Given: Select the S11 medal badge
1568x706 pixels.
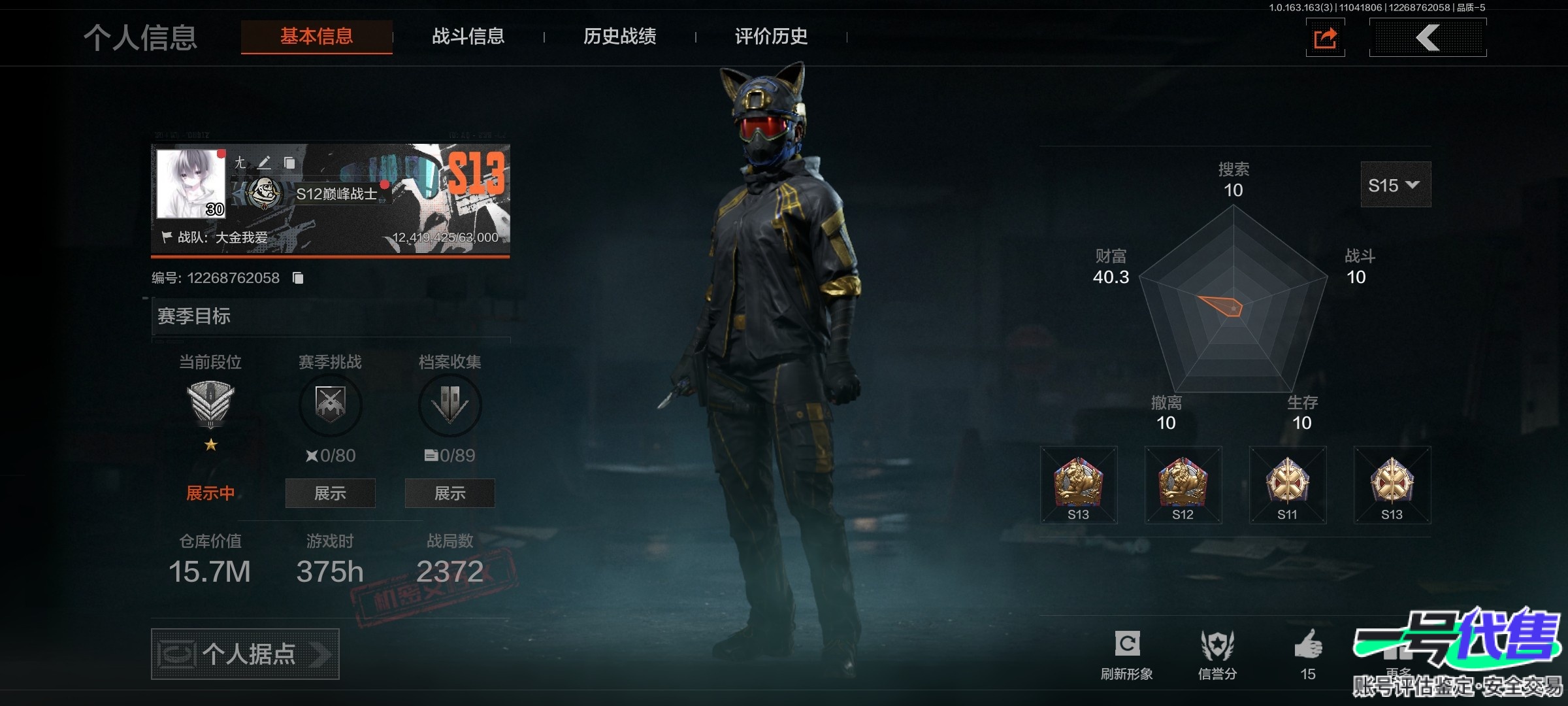Looking at the screenshot, I should pos(1287,485).
